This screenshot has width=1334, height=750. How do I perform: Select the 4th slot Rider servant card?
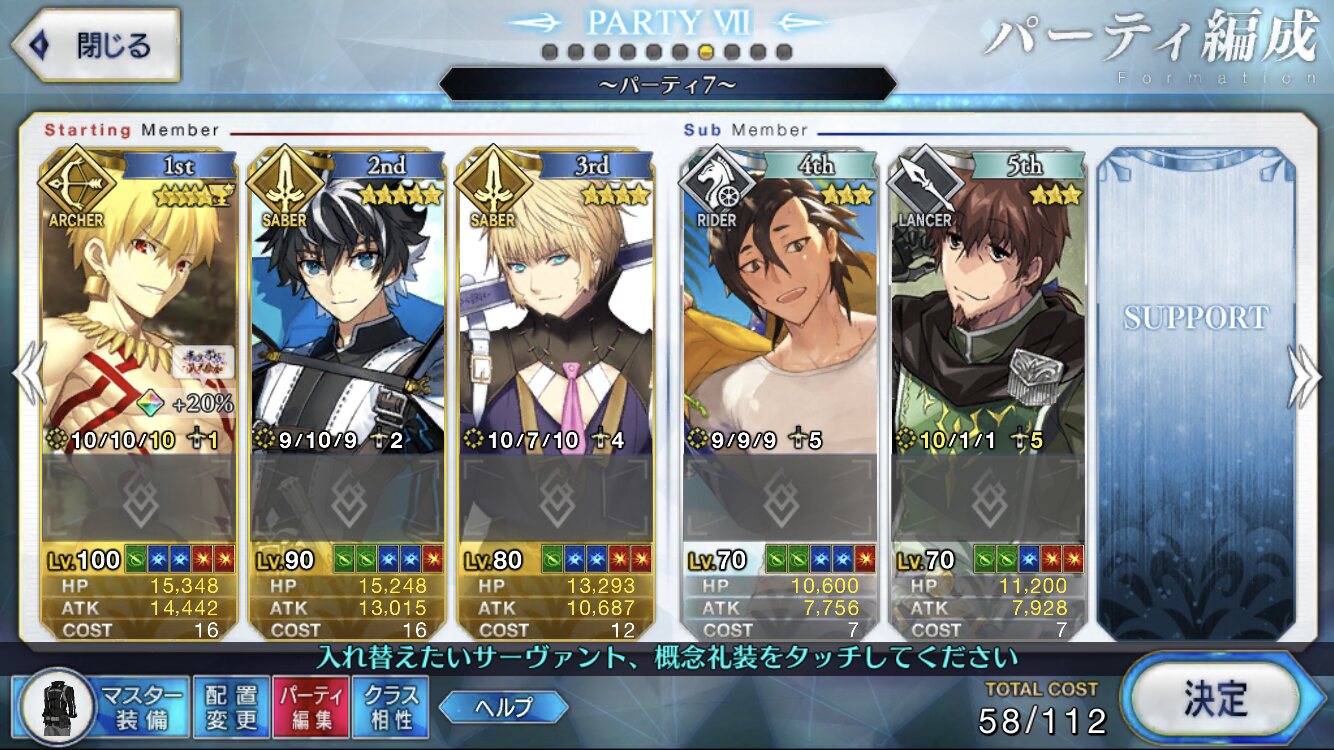coord(779,300)
